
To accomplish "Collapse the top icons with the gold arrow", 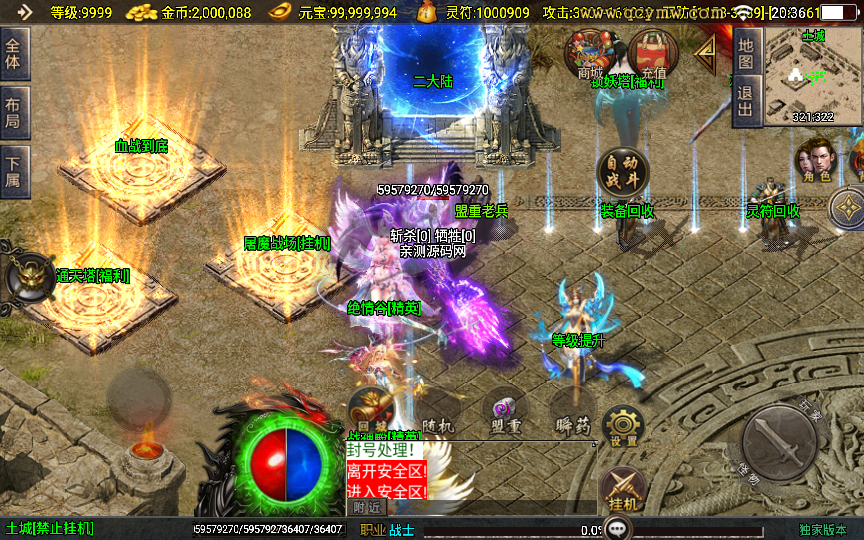I will pos(707,50).
